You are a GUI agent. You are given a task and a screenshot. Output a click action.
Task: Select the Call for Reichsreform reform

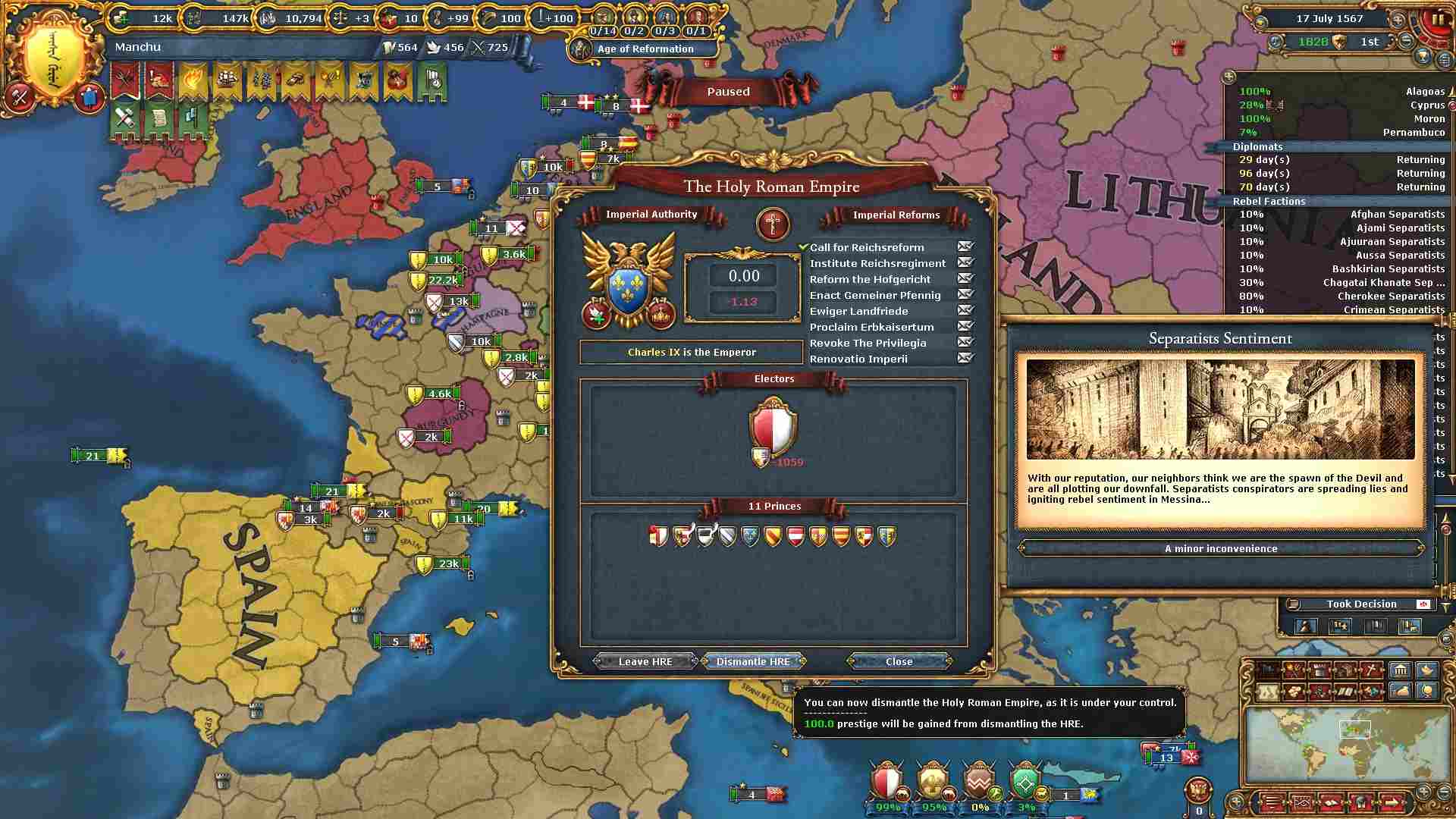tap(867, 247)
